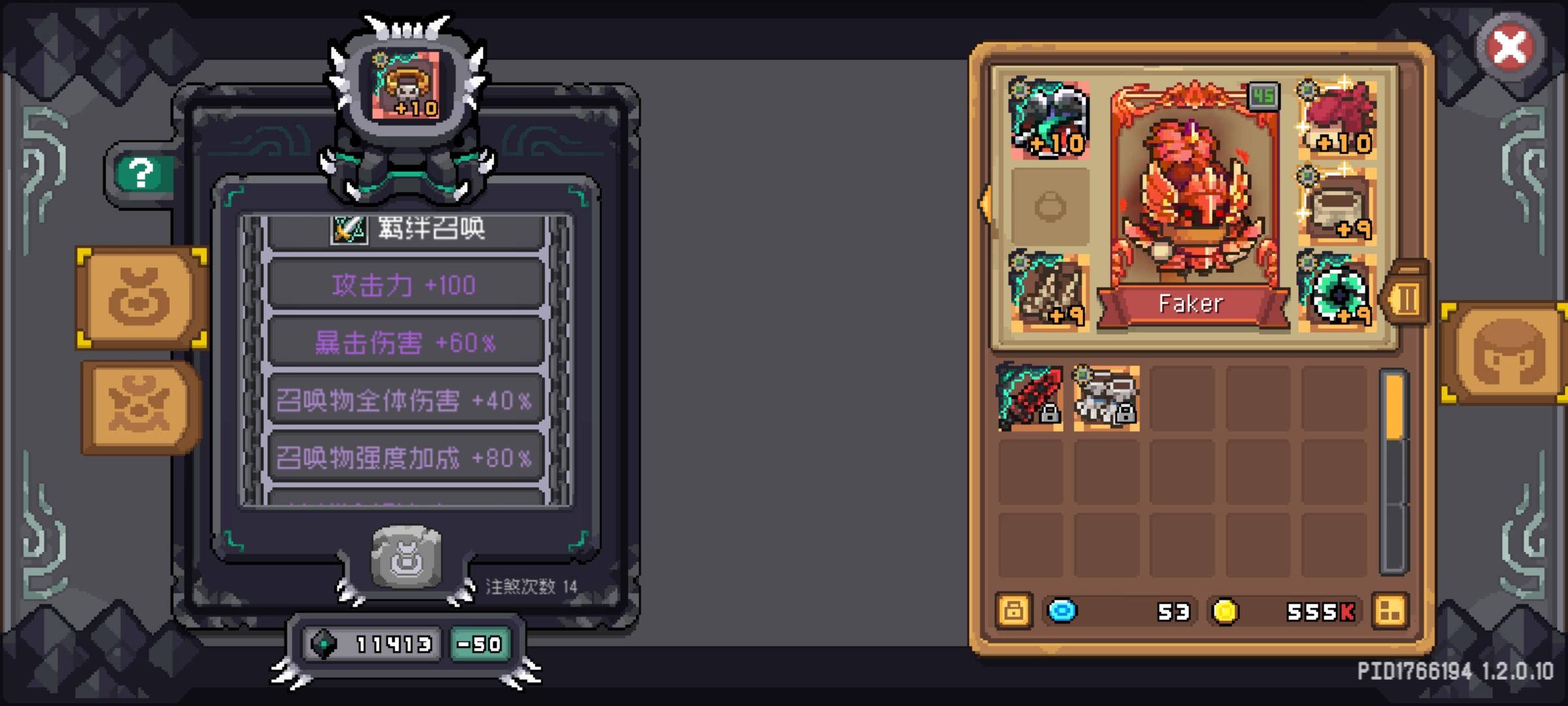The height and width of the screenshot is (706, 1568).
Task: Click the Faker name banner
Action: coord(1190,303)
